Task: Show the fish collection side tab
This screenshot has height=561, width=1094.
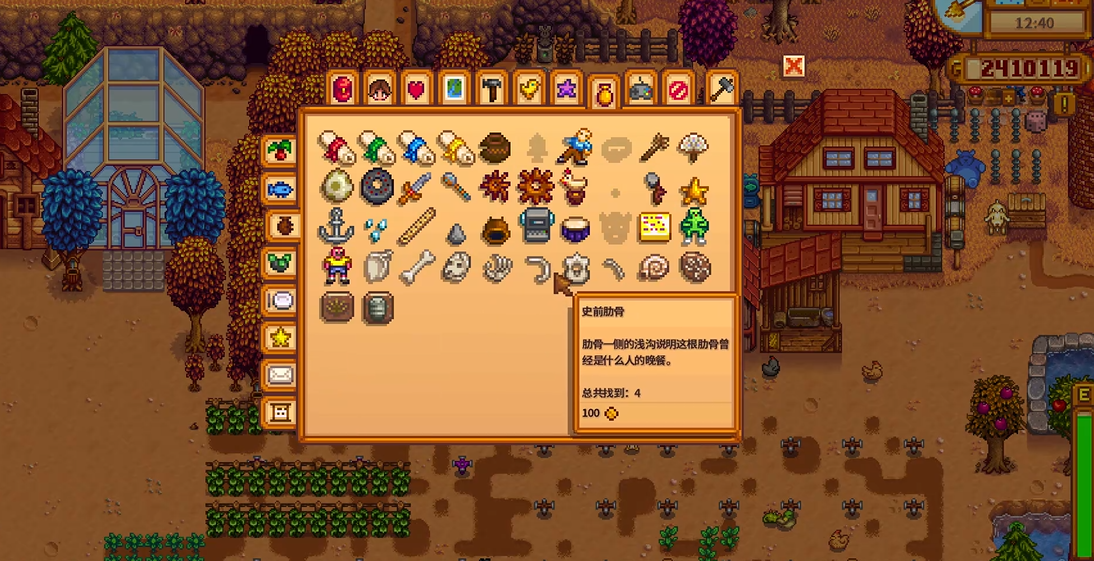Action: pos(279,189)
